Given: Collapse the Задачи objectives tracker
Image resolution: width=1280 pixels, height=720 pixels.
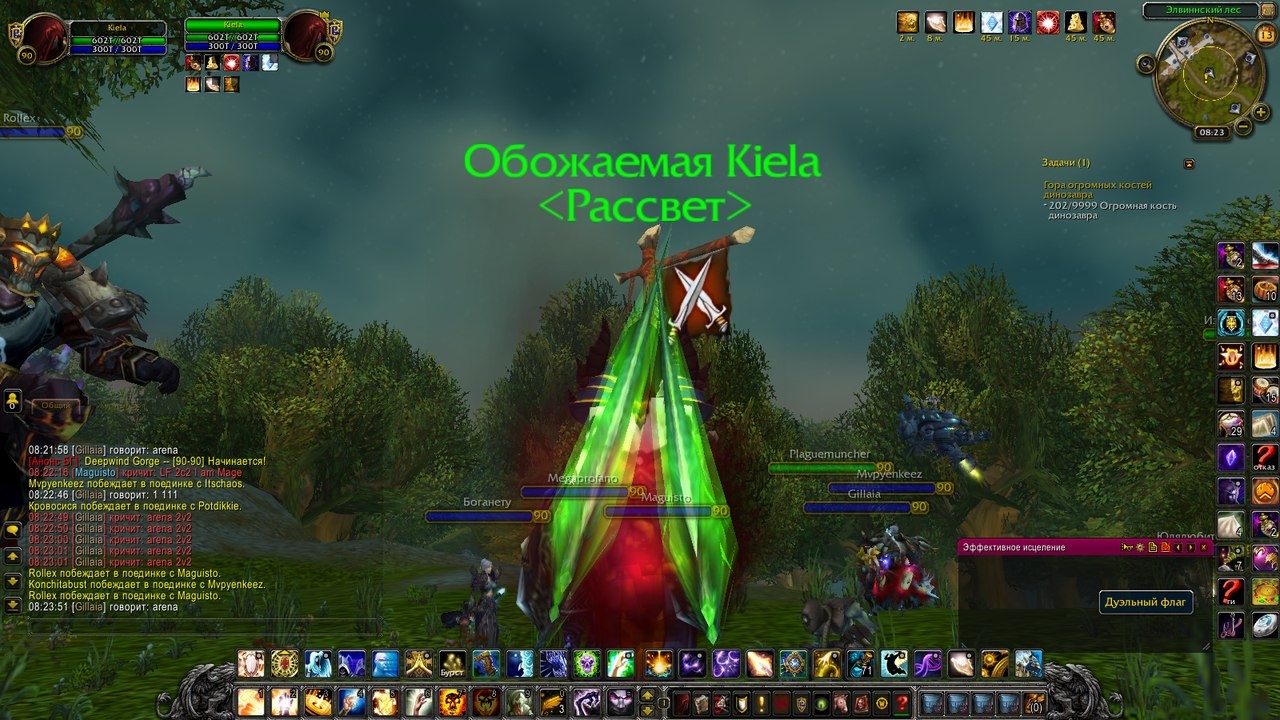Looking at the screenshot, I should click(x=1189, y=163).
